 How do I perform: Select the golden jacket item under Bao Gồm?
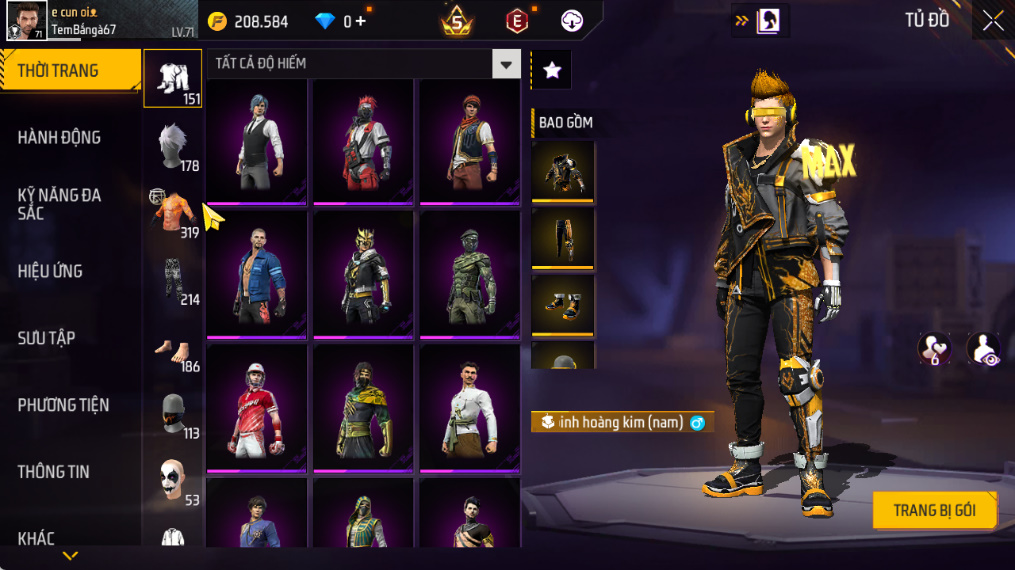coord(563,172)
